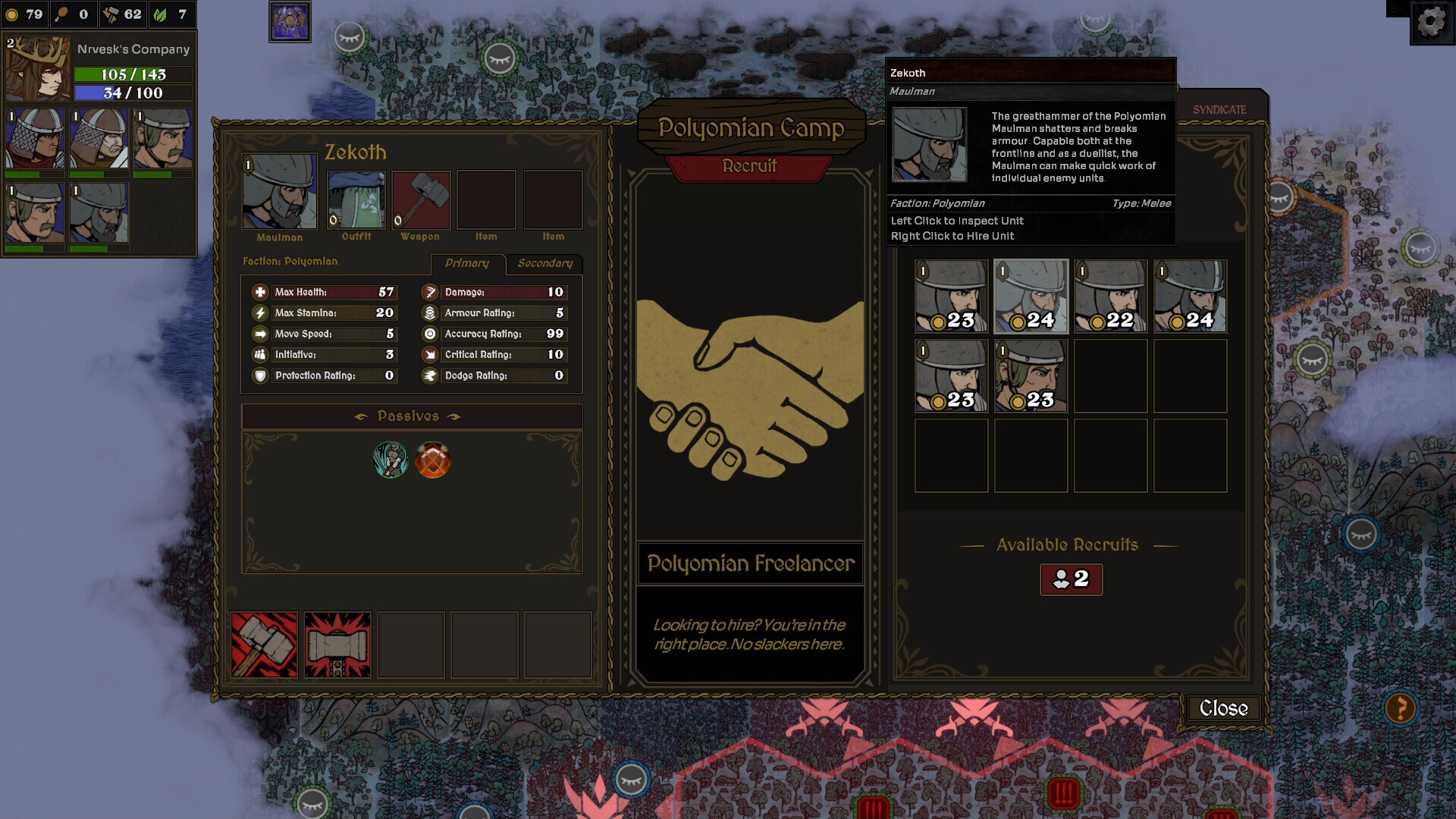Click the blue 34/100 progress bar
The height and width of the screenshot is (819, 1456).
tap(133, 94)
